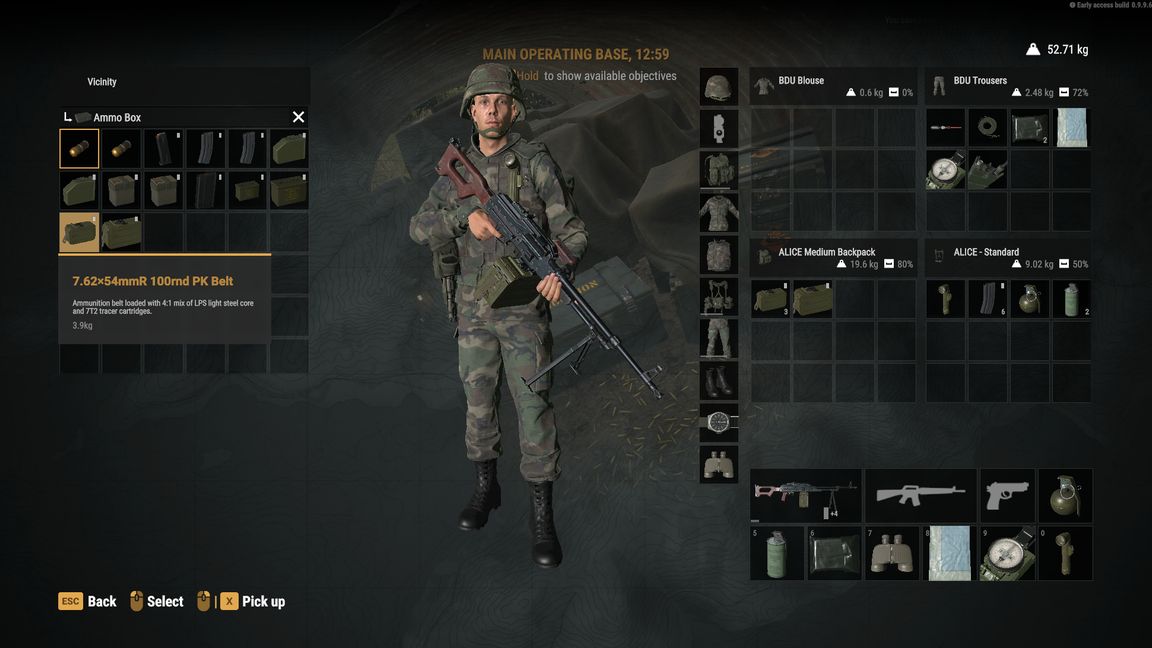Select the helmet equipment slot
This screenshot has height=648, width=1152.
pos(718,87)
